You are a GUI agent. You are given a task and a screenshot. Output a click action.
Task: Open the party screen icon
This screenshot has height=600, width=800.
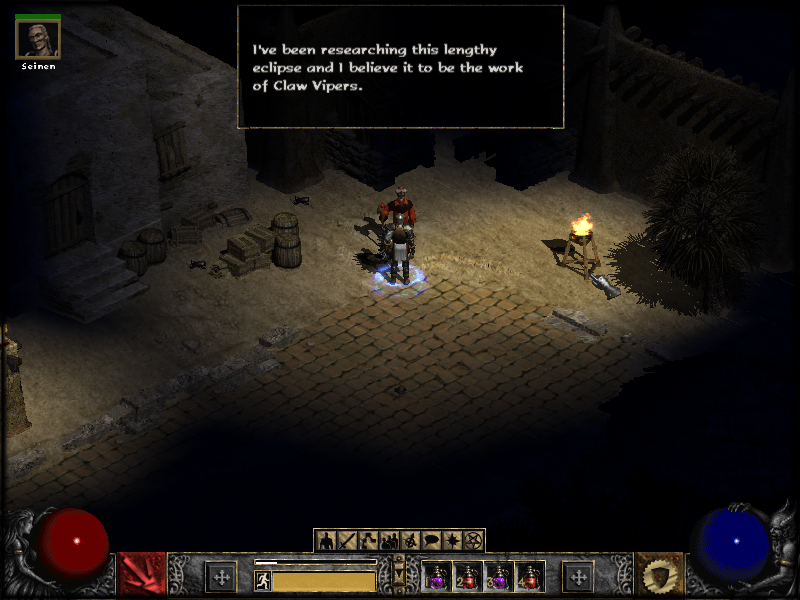(389, 541)
